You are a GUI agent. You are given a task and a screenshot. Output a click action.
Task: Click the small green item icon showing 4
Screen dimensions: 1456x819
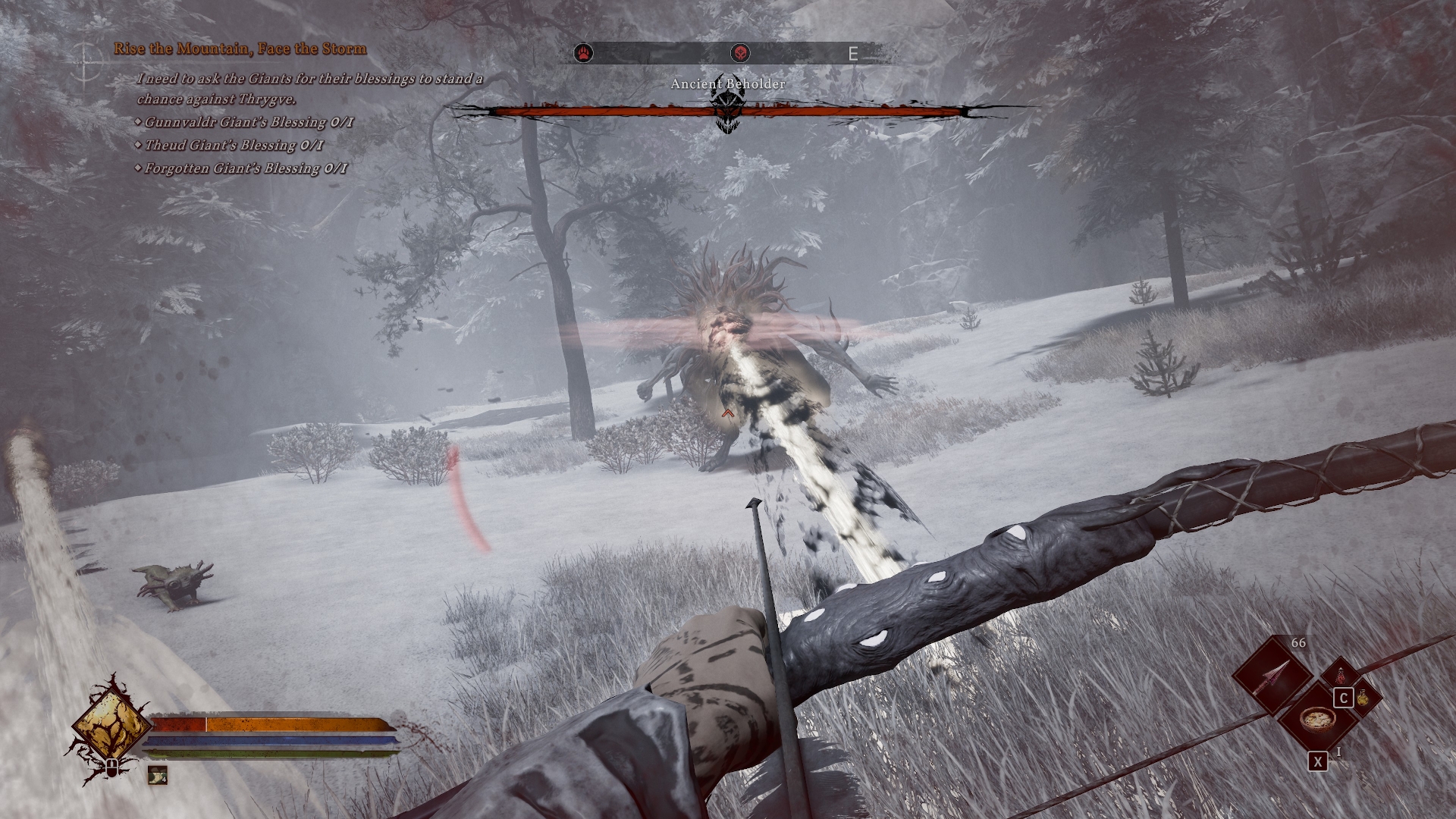[157, 776]
